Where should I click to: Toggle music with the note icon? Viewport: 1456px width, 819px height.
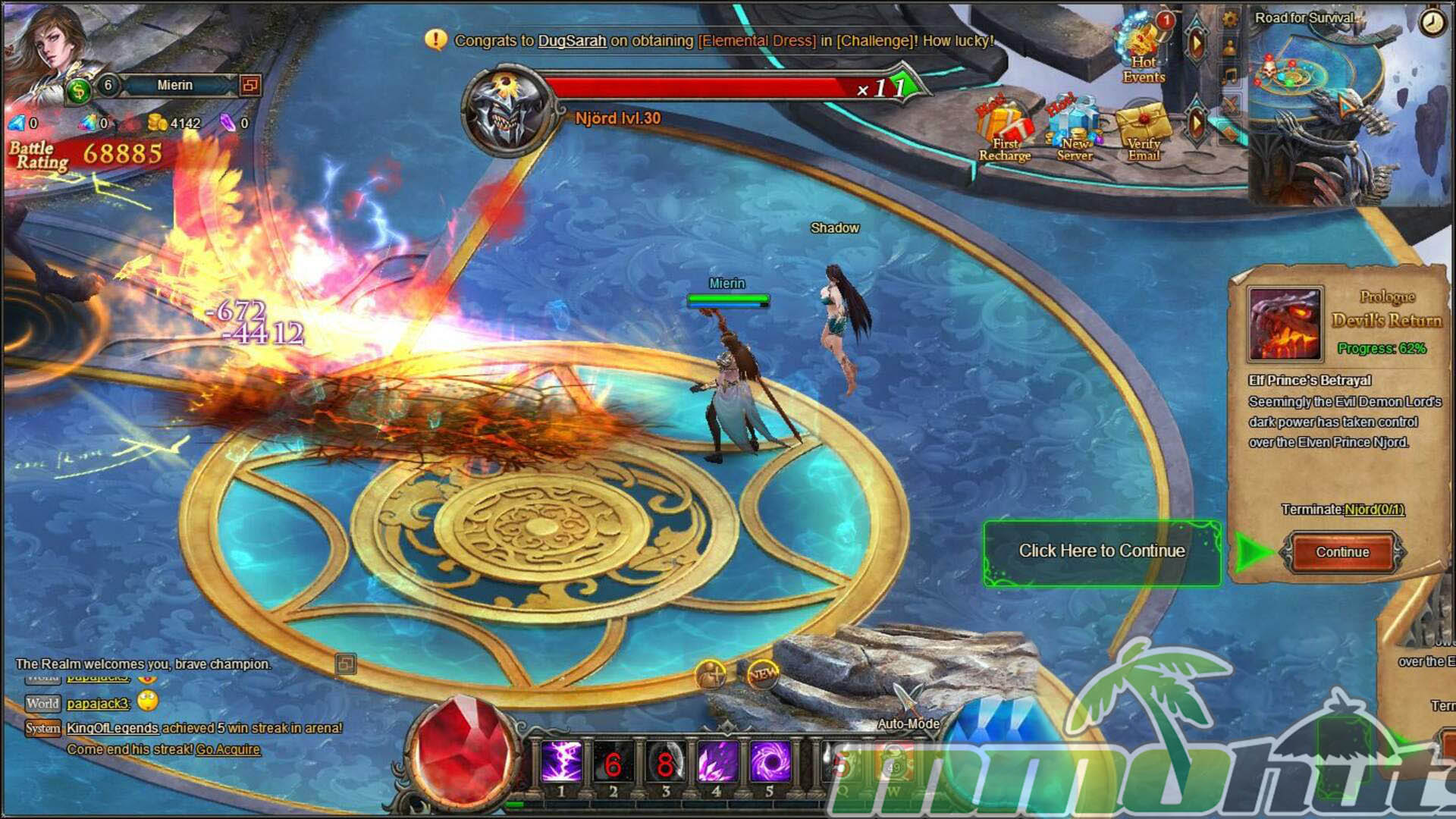pos(1230,75)
